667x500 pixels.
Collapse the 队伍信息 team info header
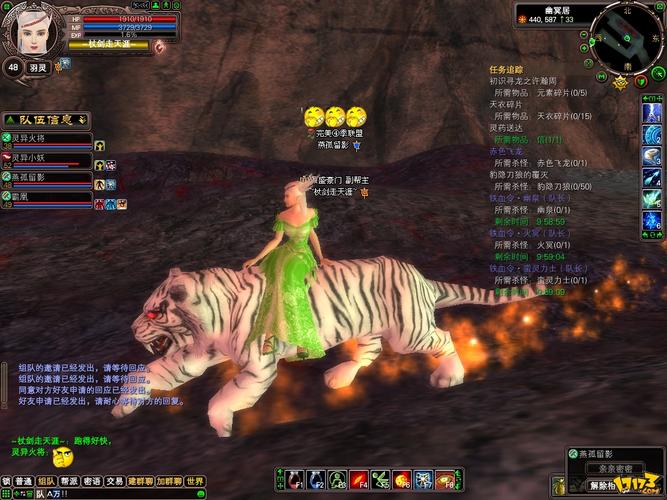pos(45,119)
